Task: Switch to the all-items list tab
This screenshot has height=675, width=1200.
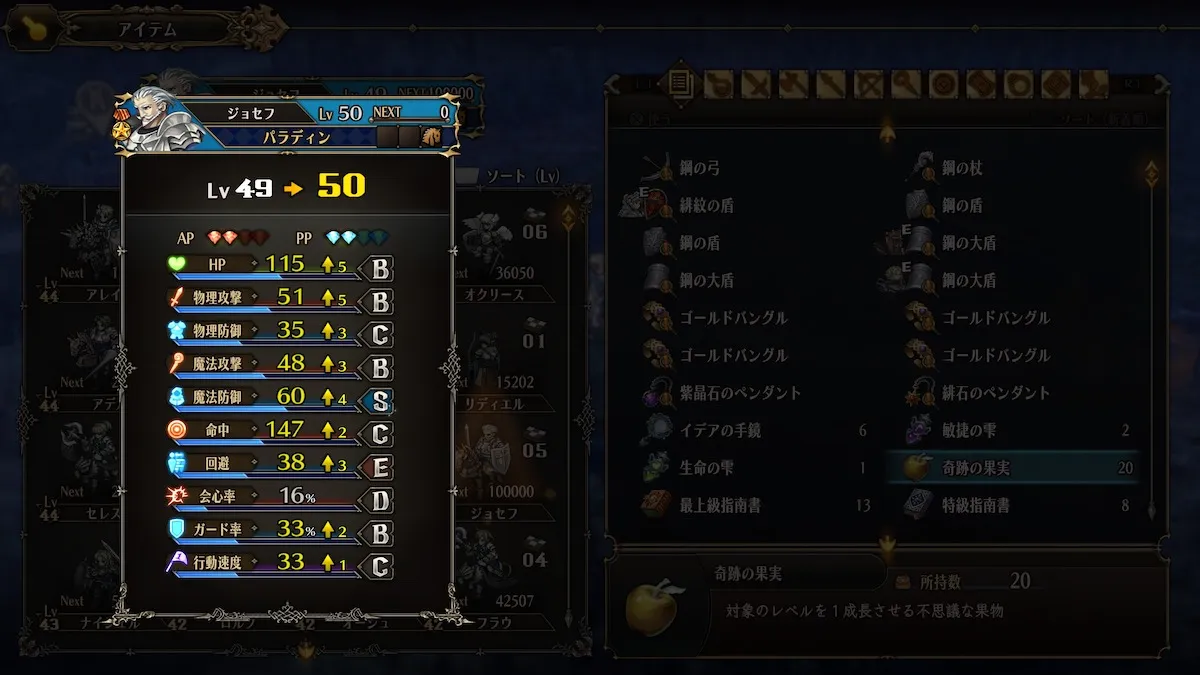Action: (681, 84)
